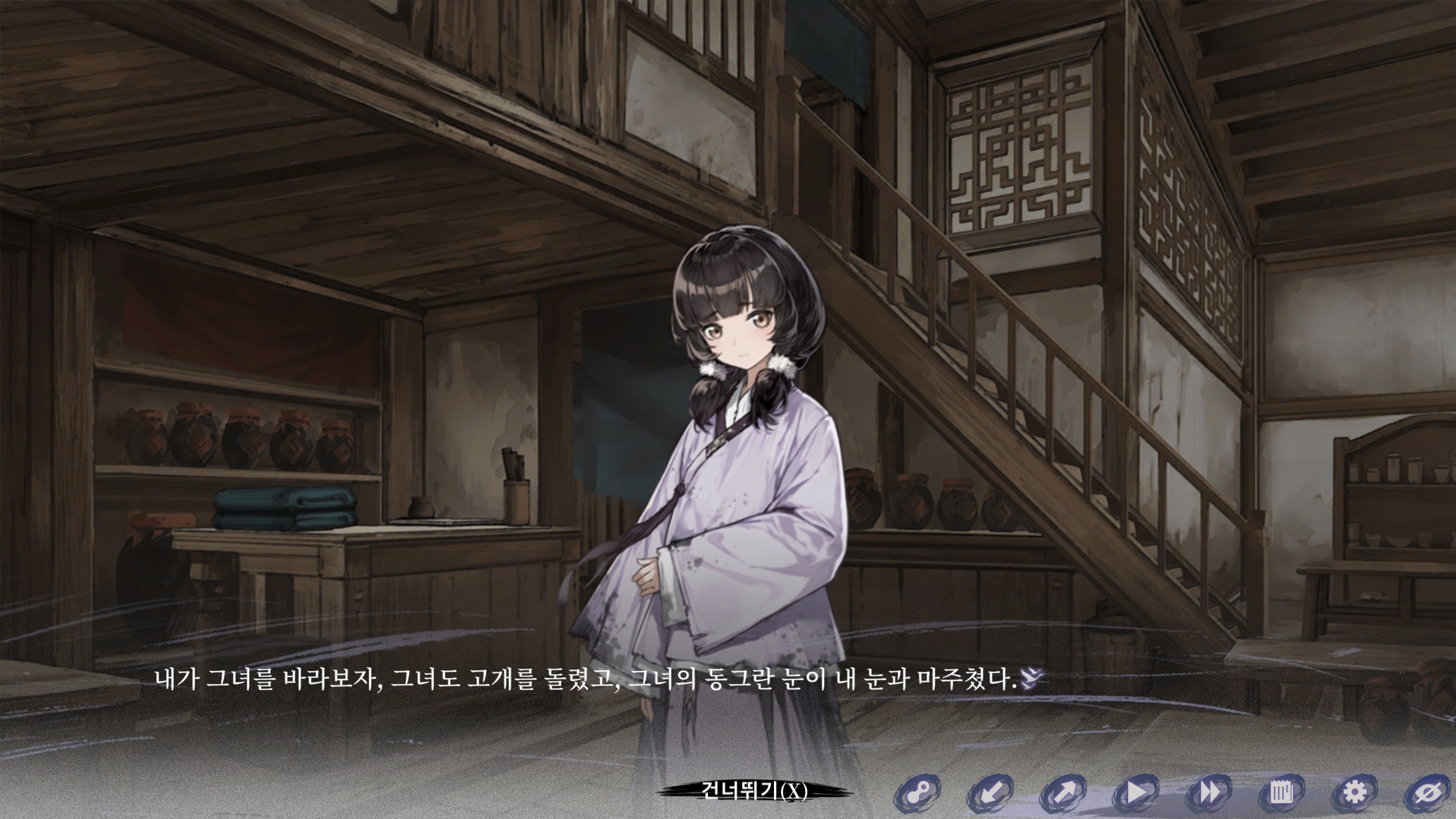Screen dimensions: 1456x819
Task: Activate the fast-forward double arrow button
Action: pyautogui.click(x=1209, y=793)
